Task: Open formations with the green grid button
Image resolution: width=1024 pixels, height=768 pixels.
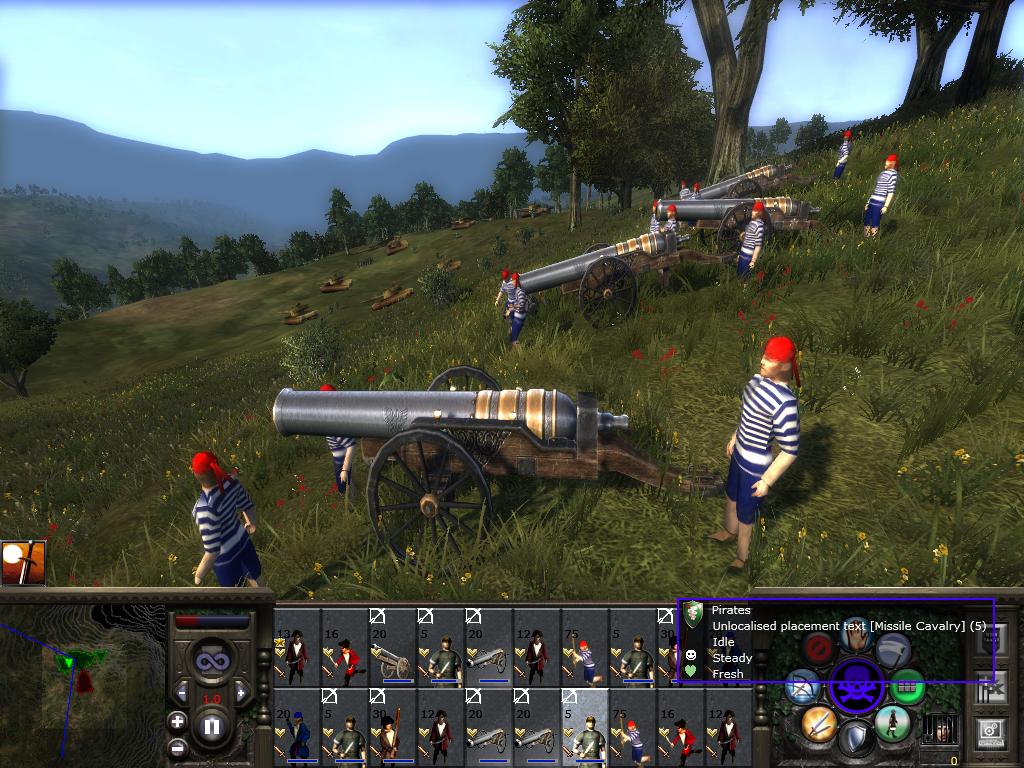Action: click(908, 687)
